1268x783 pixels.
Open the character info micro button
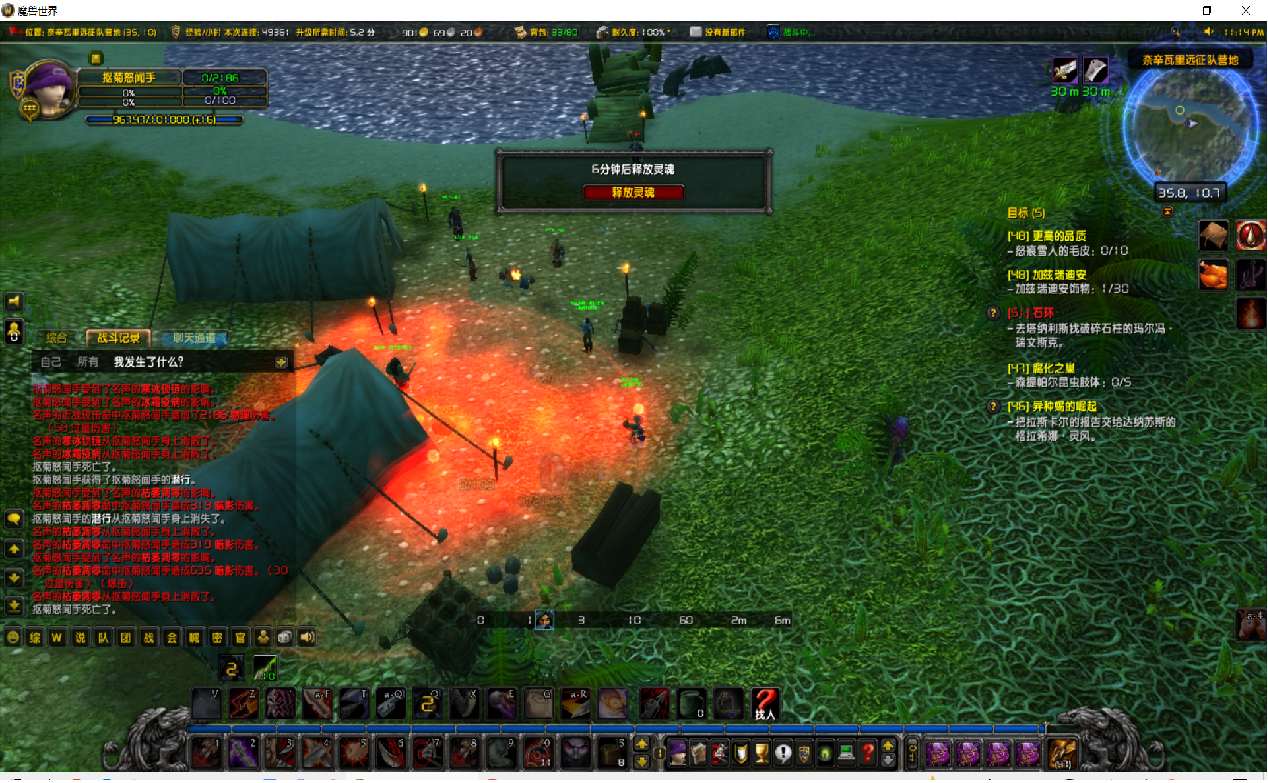tap(677, 751)
